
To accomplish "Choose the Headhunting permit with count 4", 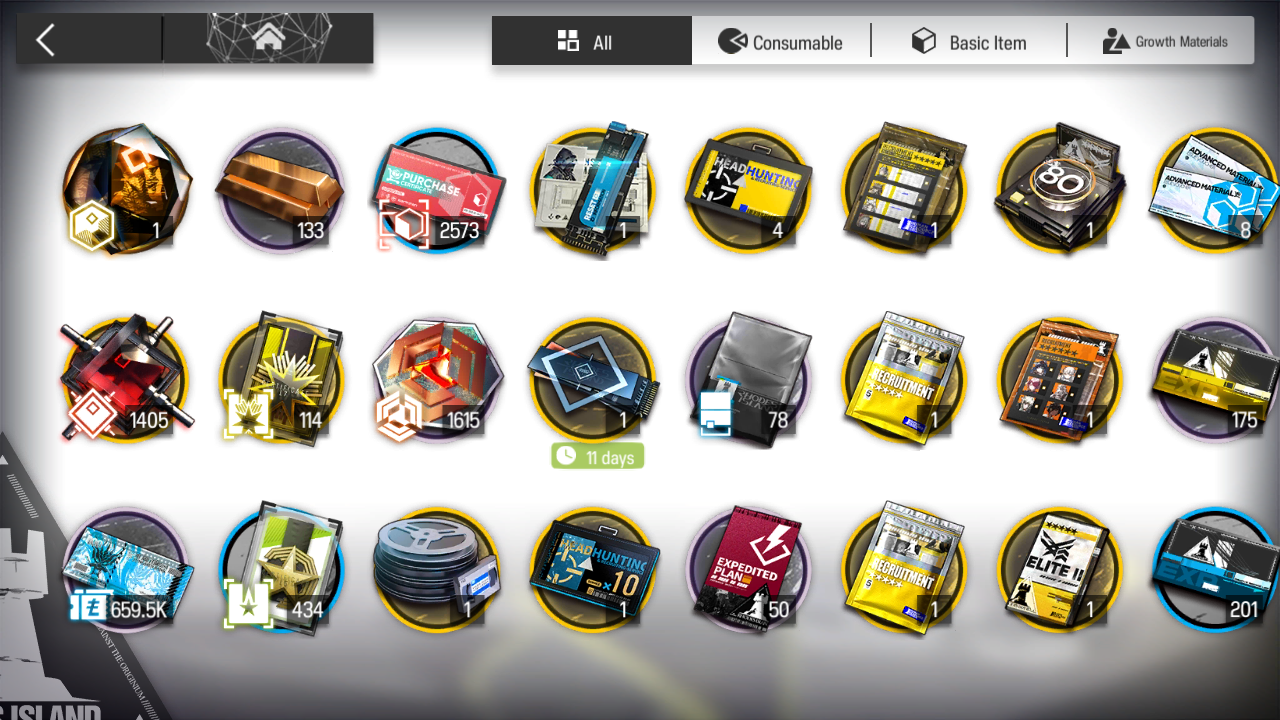I will coord(749,190).
